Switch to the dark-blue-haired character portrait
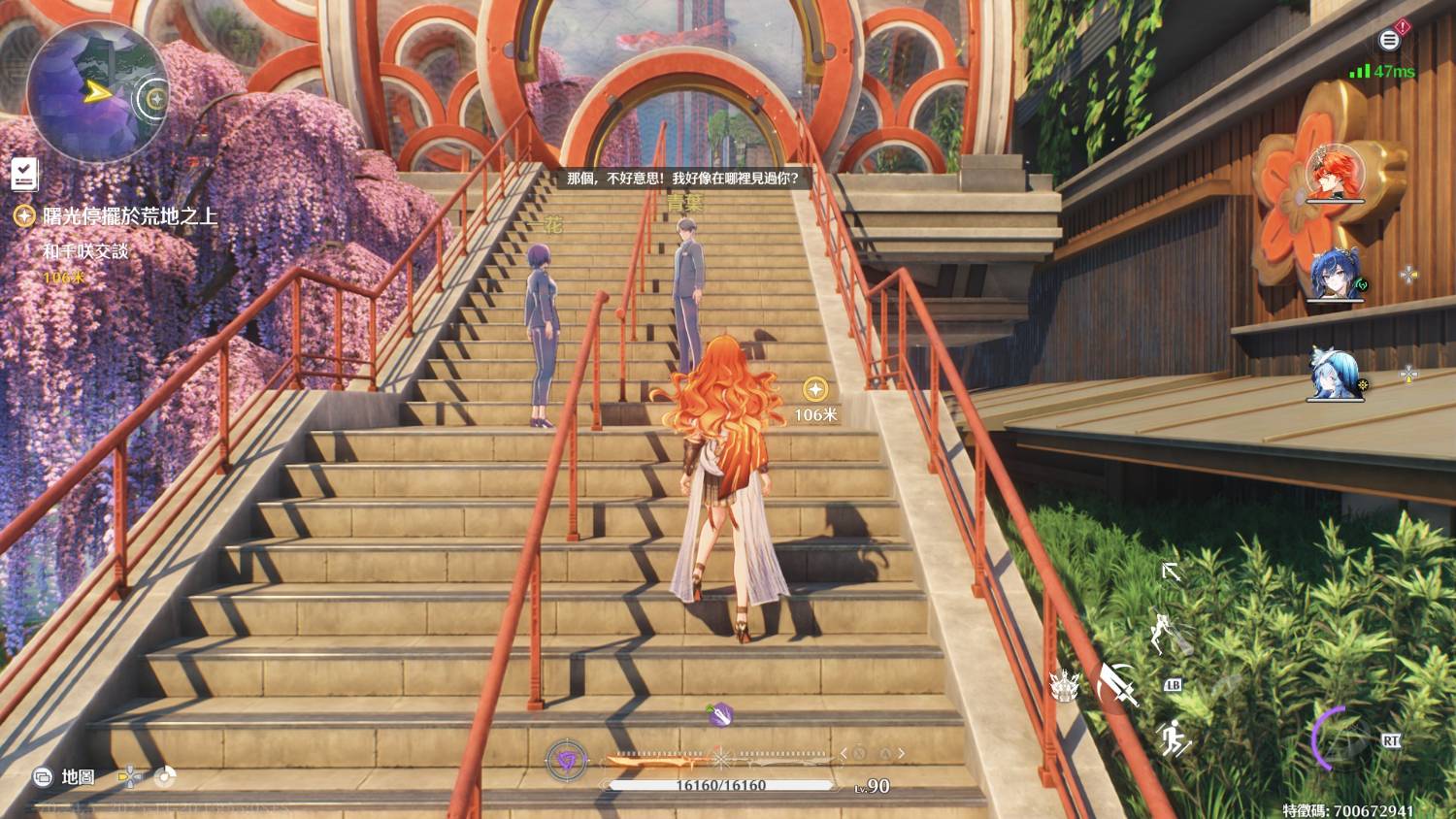 (1336, 275)
